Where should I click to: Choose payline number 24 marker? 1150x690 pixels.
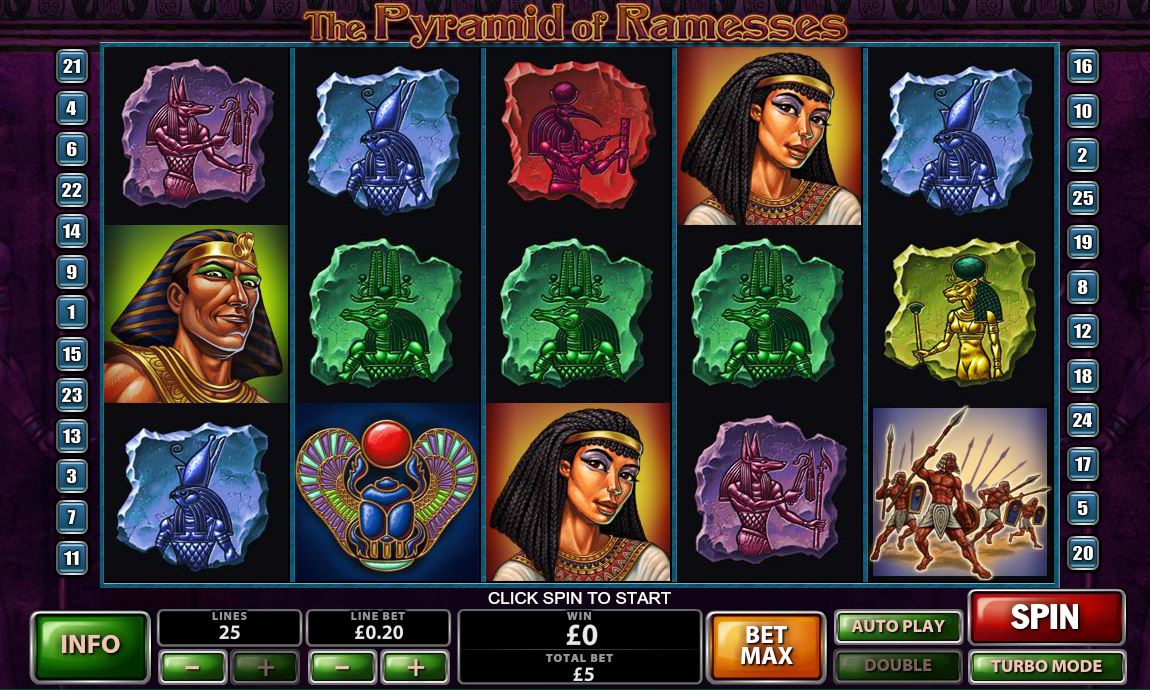click(x=1083, y=420)
